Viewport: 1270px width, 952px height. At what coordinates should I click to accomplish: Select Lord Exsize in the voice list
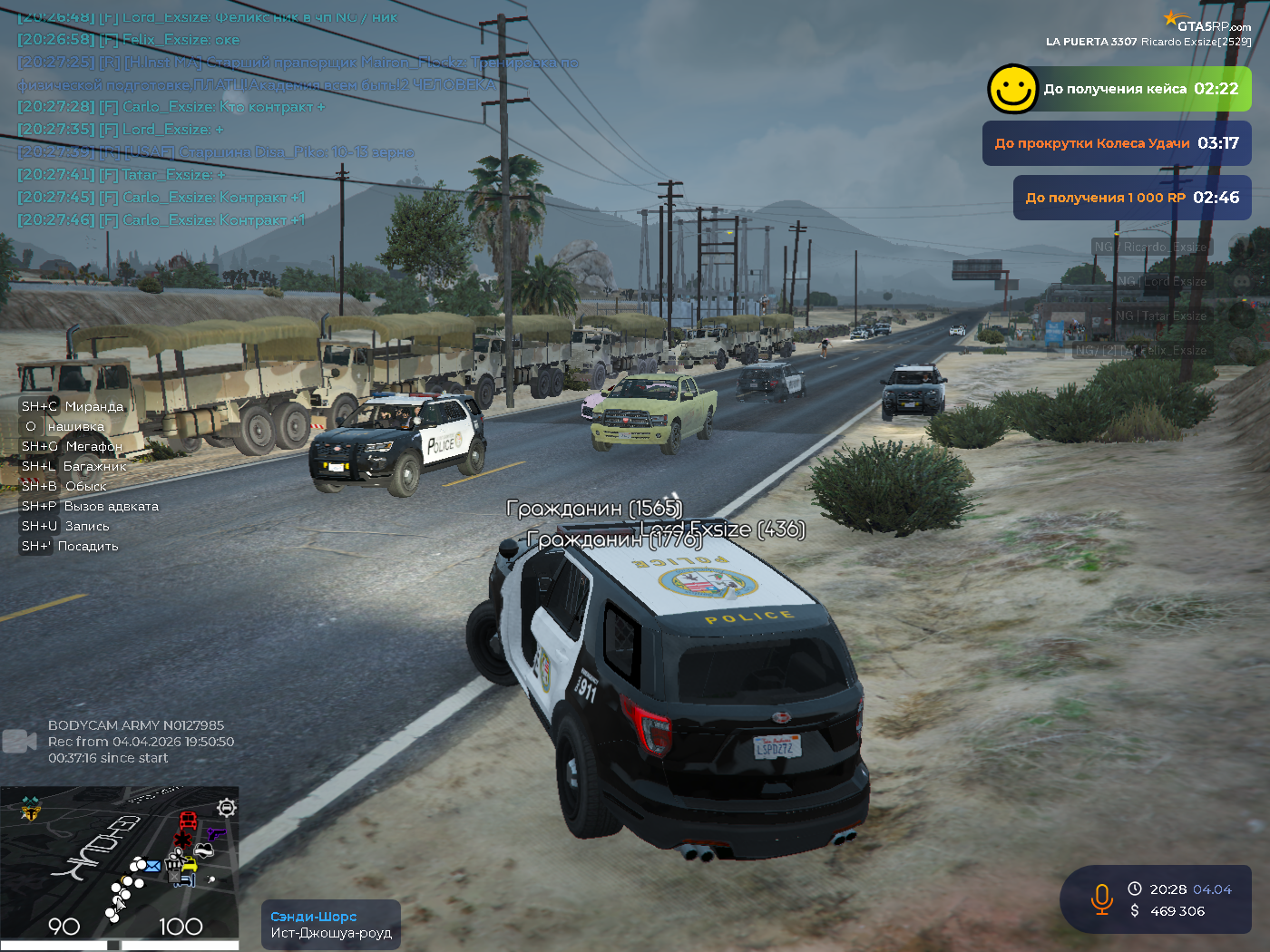tap(1161, 282)
